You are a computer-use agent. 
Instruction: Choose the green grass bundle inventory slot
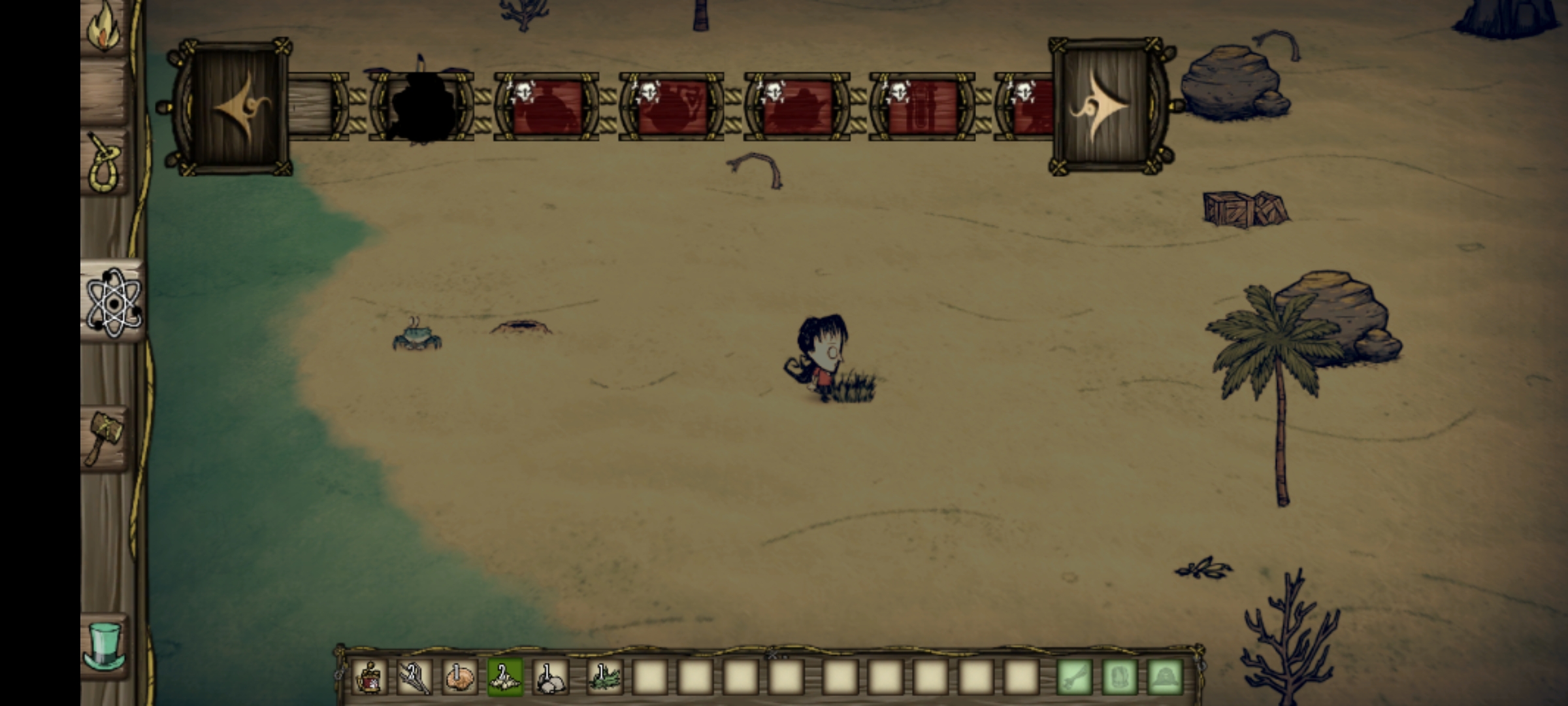tap(604, 677)
